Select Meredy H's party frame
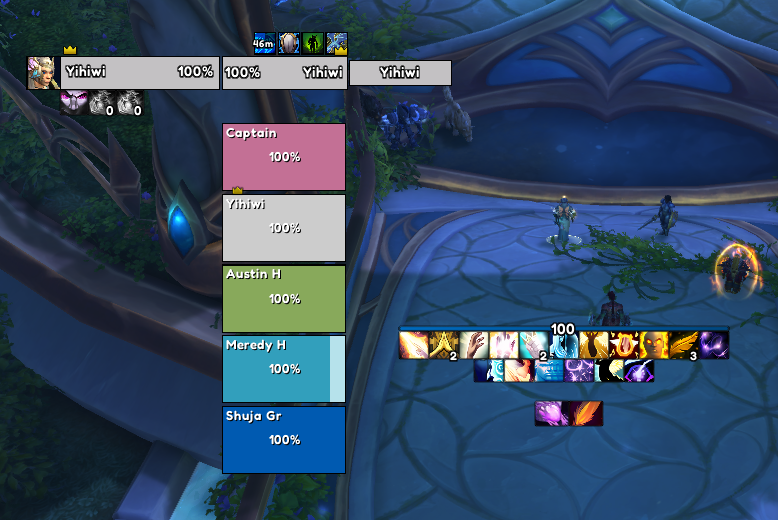Screen dimensions: 778x520 [x=284, y=368]
